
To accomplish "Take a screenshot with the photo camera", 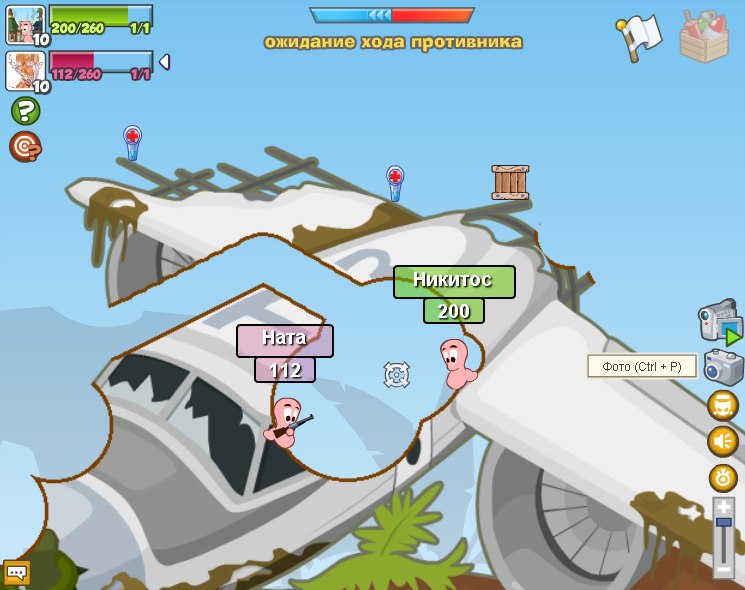I will [723, 367].
